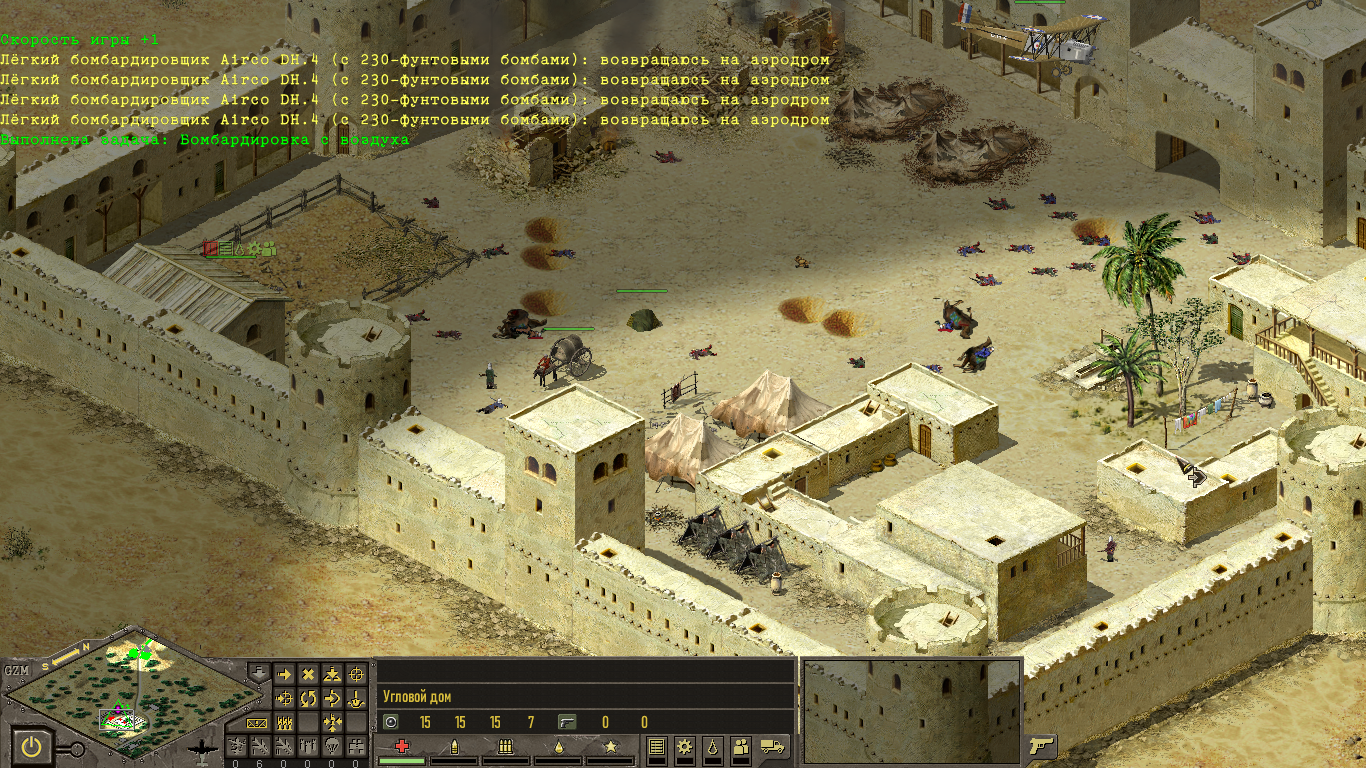
Task: Click the two-person squad icon
Action: (741, 746)
